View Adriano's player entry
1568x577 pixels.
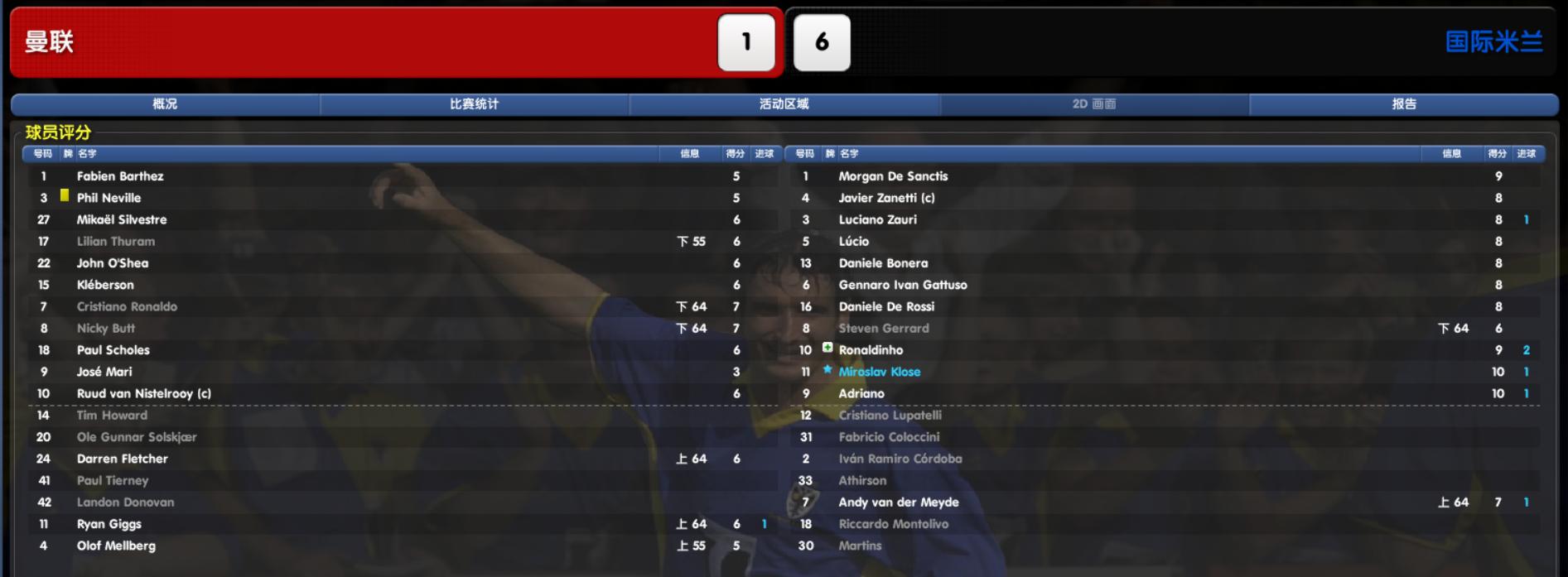(861, 394)
